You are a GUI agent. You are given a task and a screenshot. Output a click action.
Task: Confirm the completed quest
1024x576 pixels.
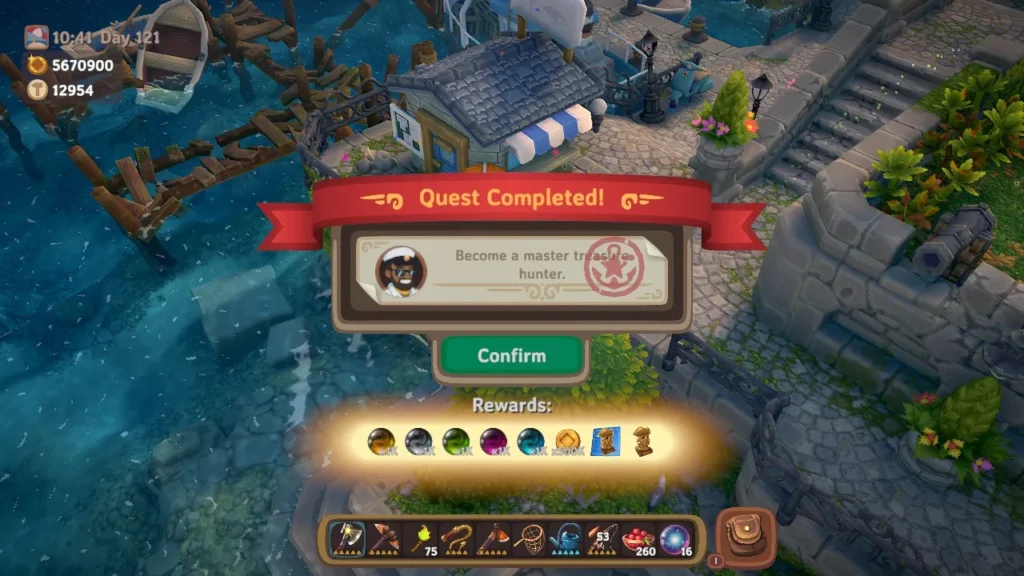(x=511, y=356)
